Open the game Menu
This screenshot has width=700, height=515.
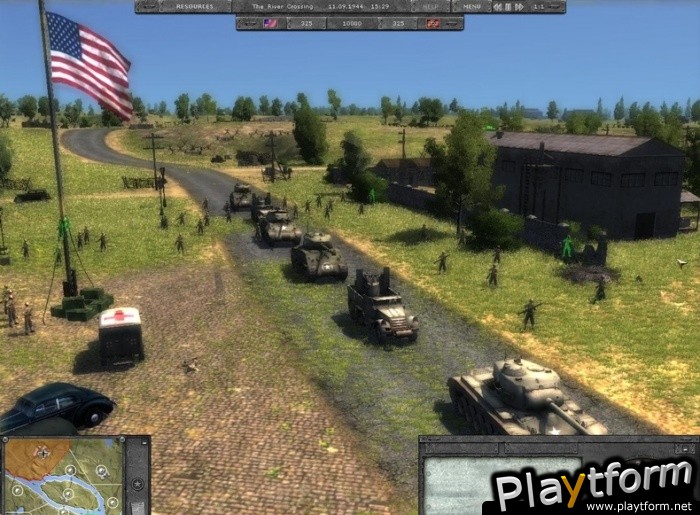tap(471, 6)
